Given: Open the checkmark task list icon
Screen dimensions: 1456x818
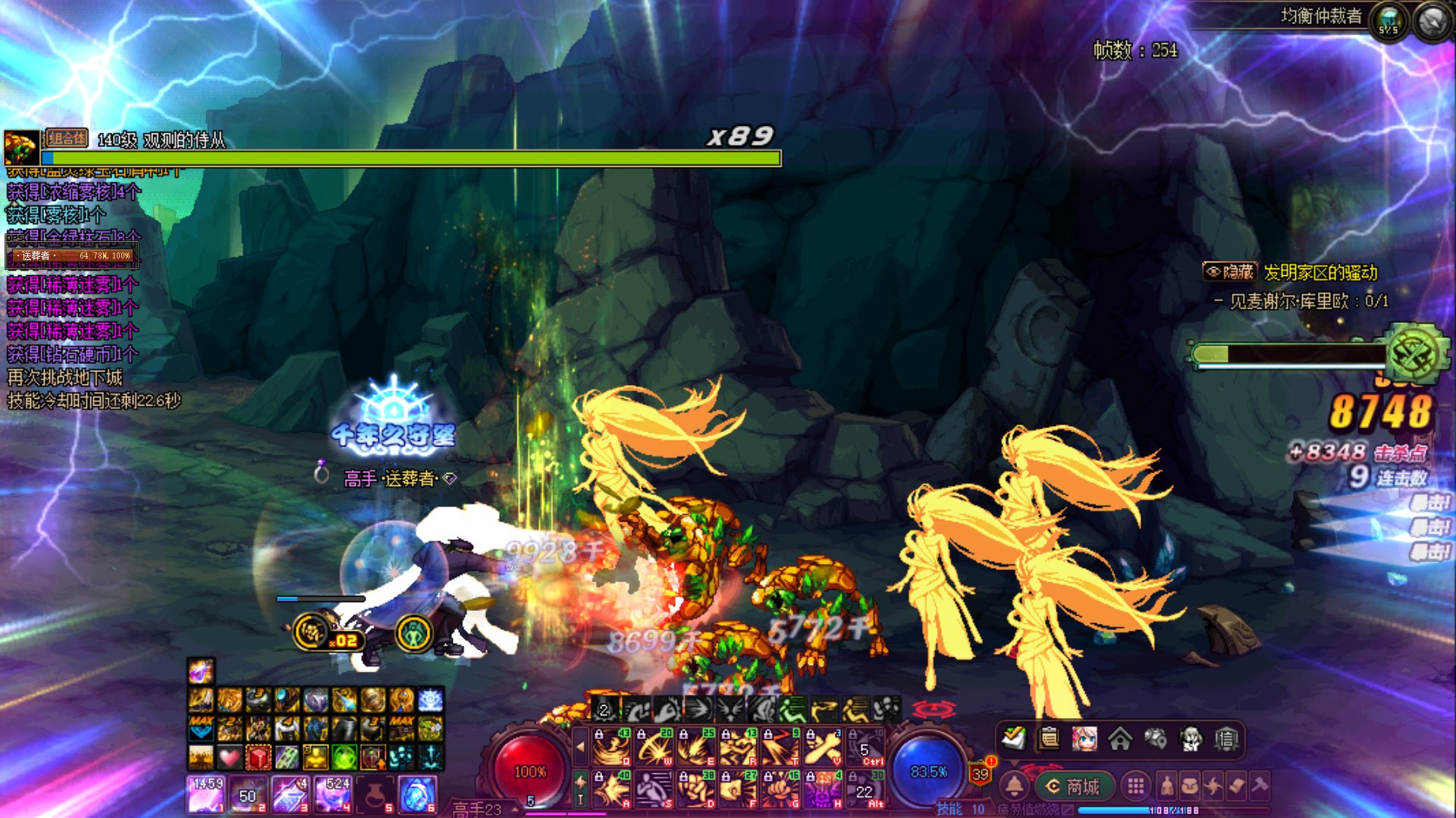Looking at the screenshot, I should point(1013,738).
